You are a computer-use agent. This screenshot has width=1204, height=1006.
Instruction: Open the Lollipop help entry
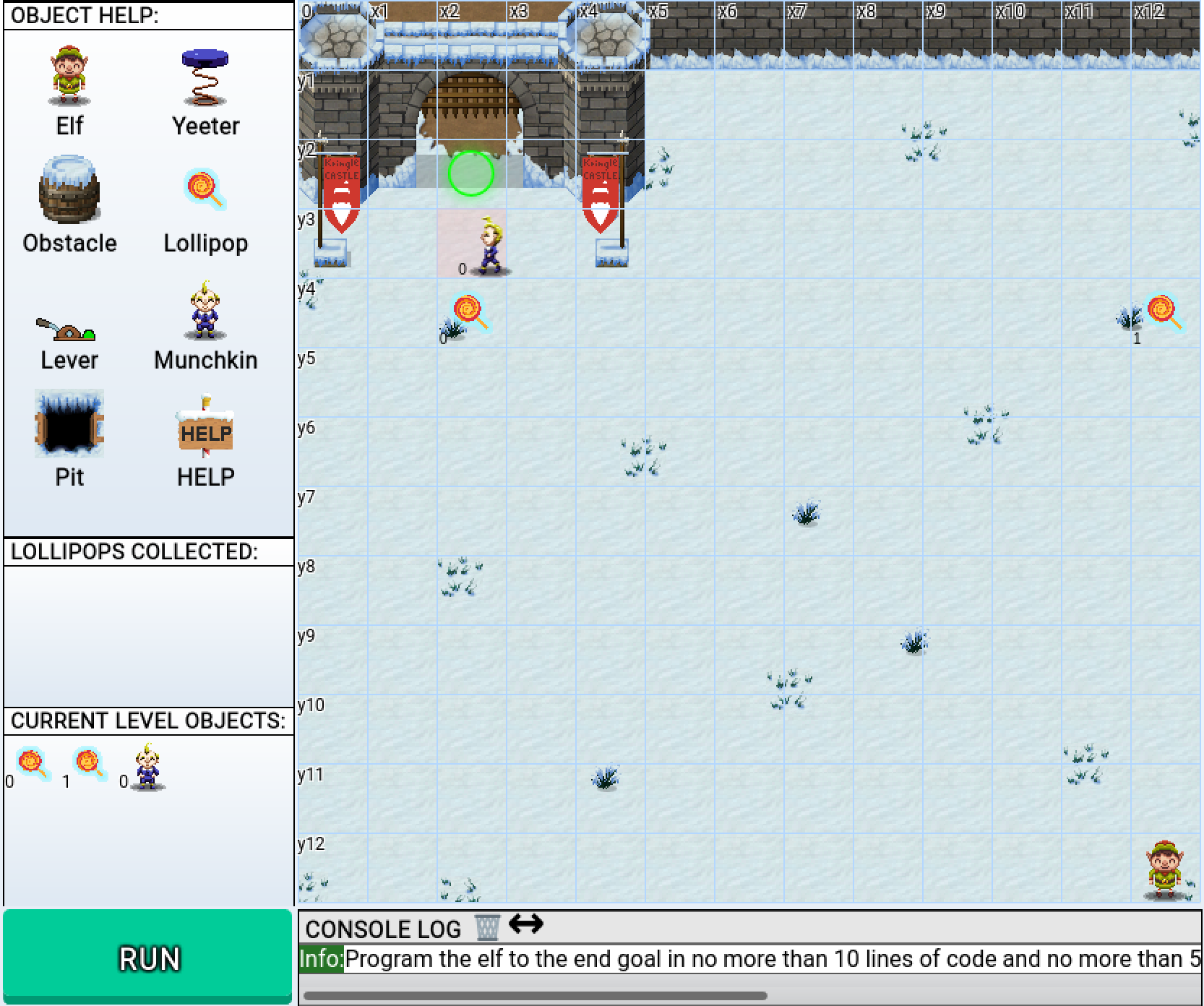pyautogui.click(x=205, y=191)
